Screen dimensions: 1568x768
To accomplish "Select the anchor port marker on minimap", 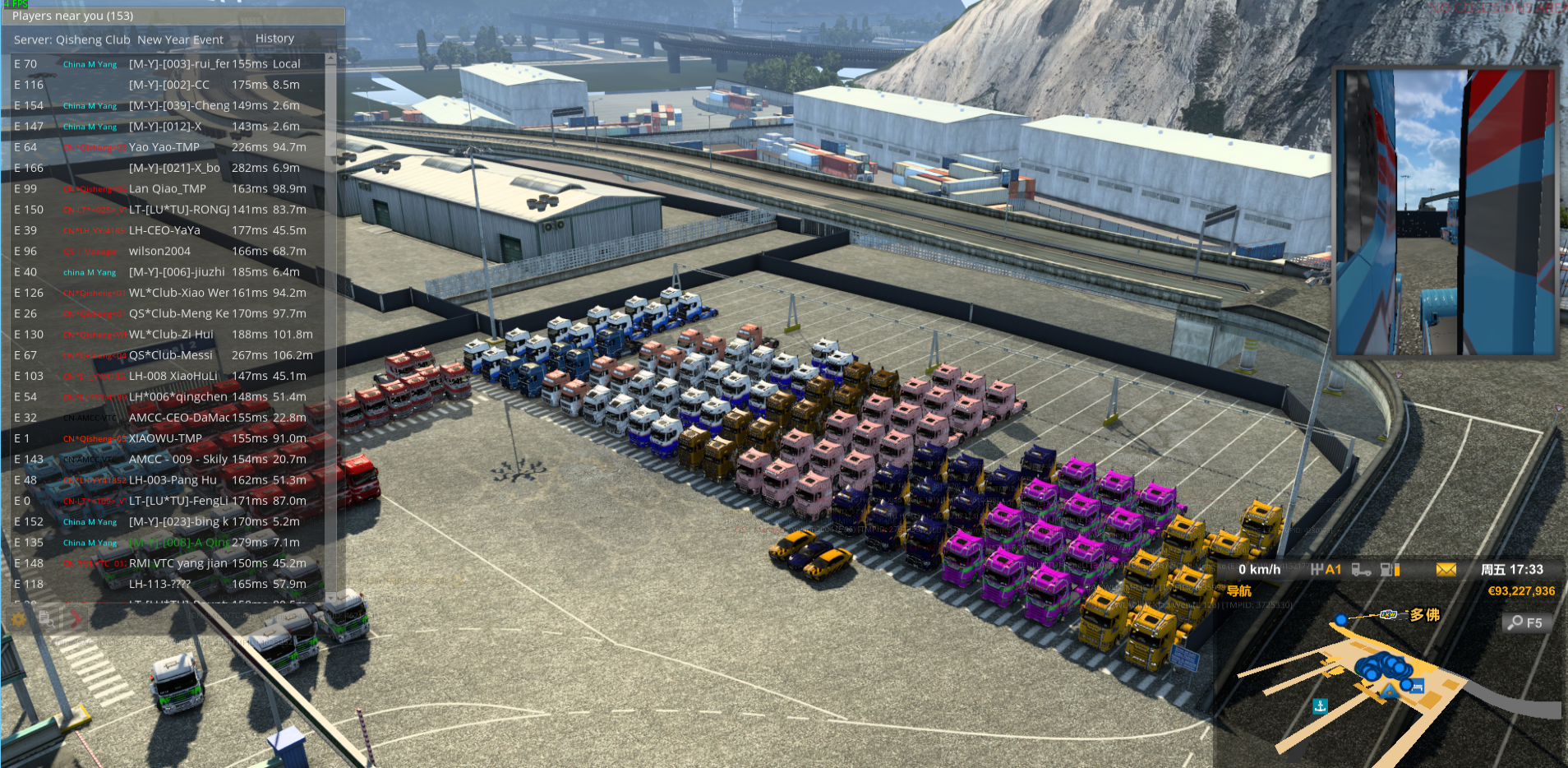I will [1320, 706].
